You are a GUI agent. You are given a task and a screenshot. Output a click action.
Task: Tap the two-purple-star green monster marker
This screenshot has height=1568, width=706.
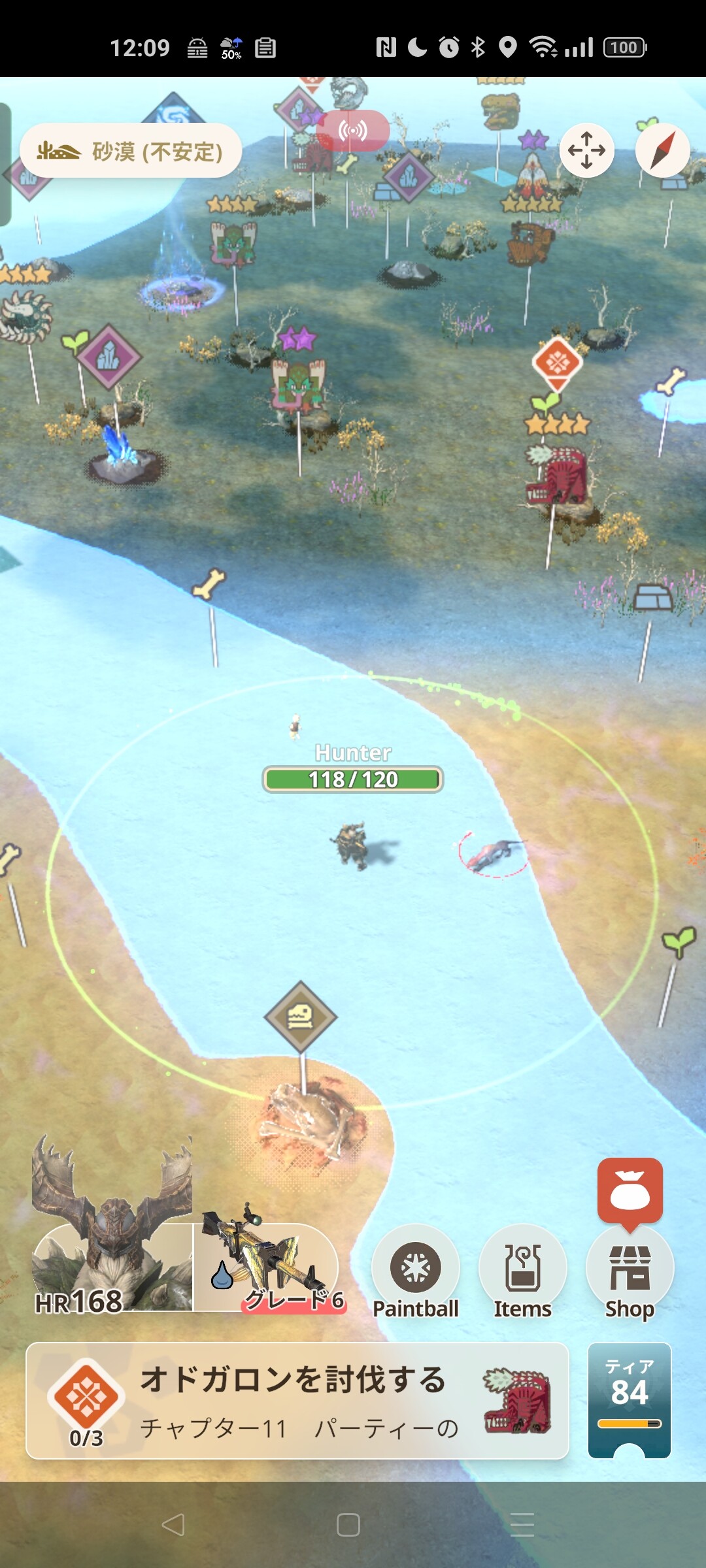[x=299, y=385]
